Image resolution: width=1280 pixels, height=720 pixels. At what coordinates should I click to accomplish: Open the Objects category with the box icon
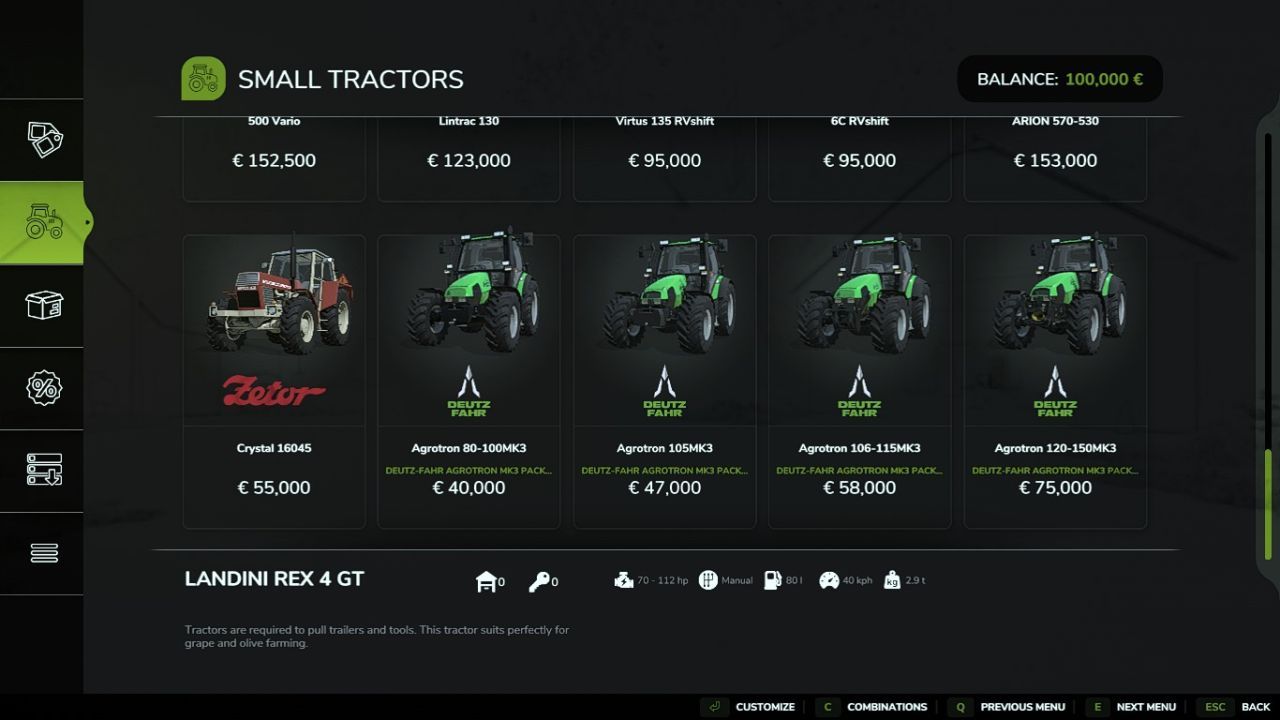click(42, 305)
